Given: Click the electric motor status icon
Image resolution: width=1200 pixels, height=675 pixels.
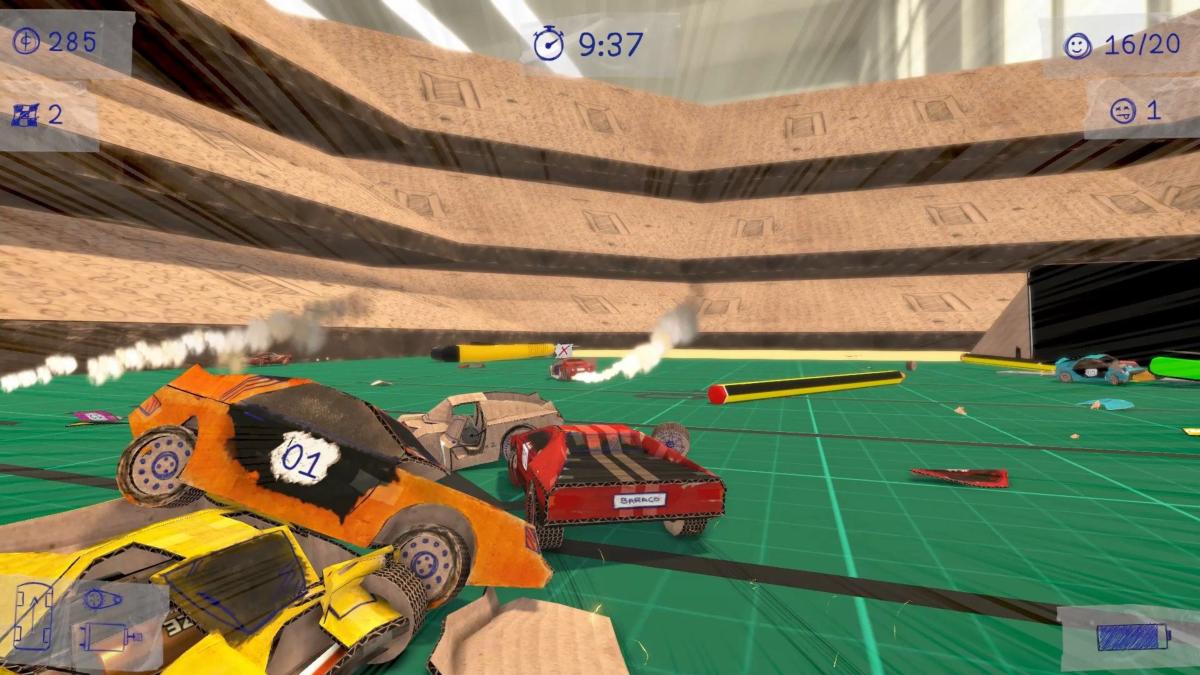Looking at the screenshot, I should coord(108,637).
